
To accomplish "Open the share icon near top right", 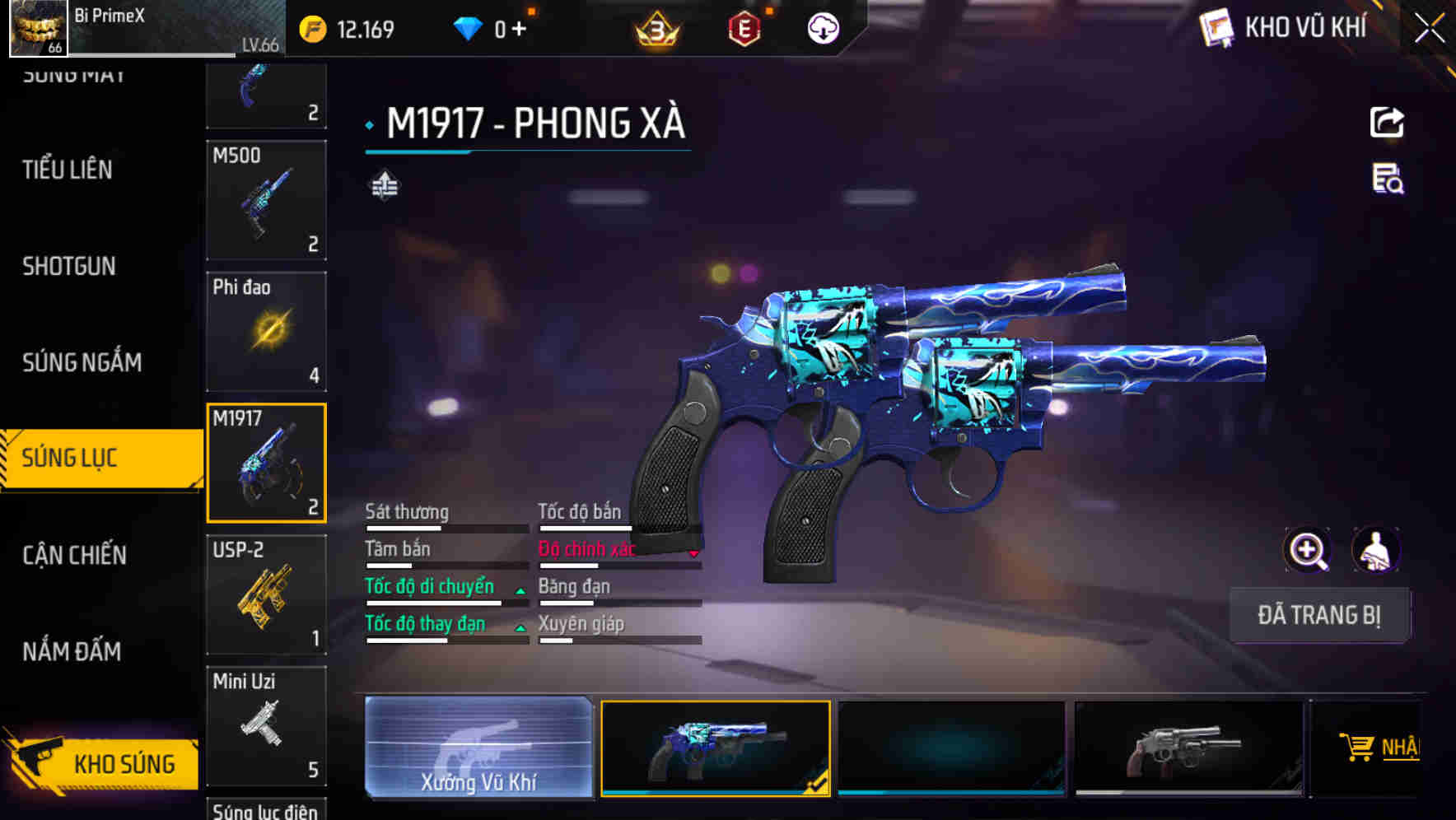I will click(x=1388, y=121).
